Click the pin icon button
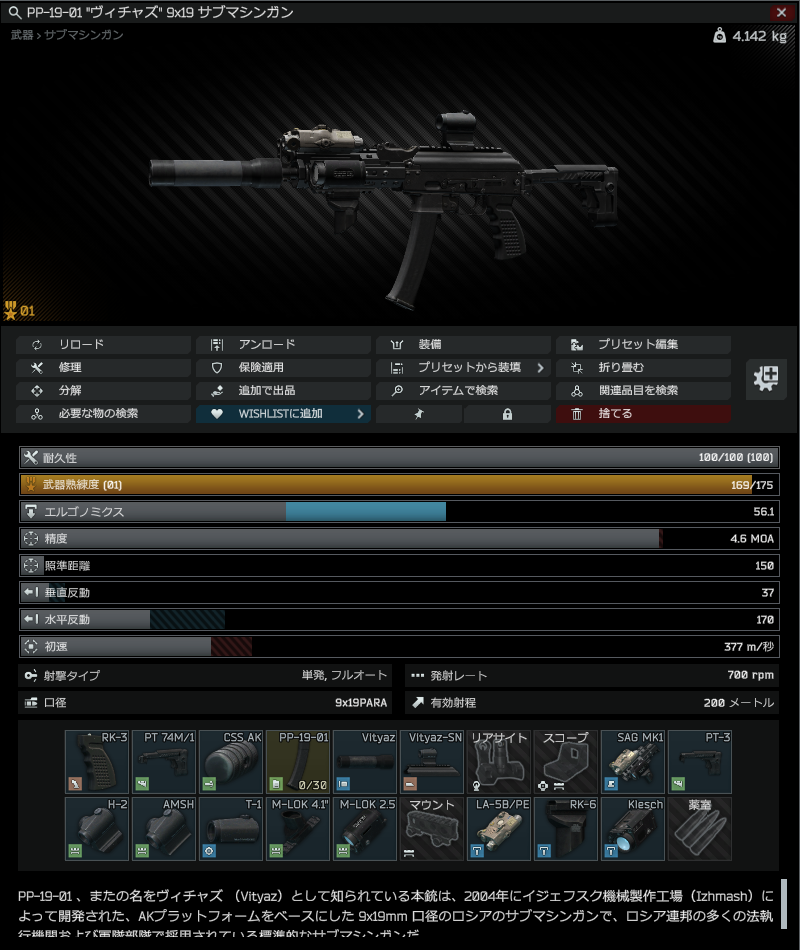 (x=419, y=413)
